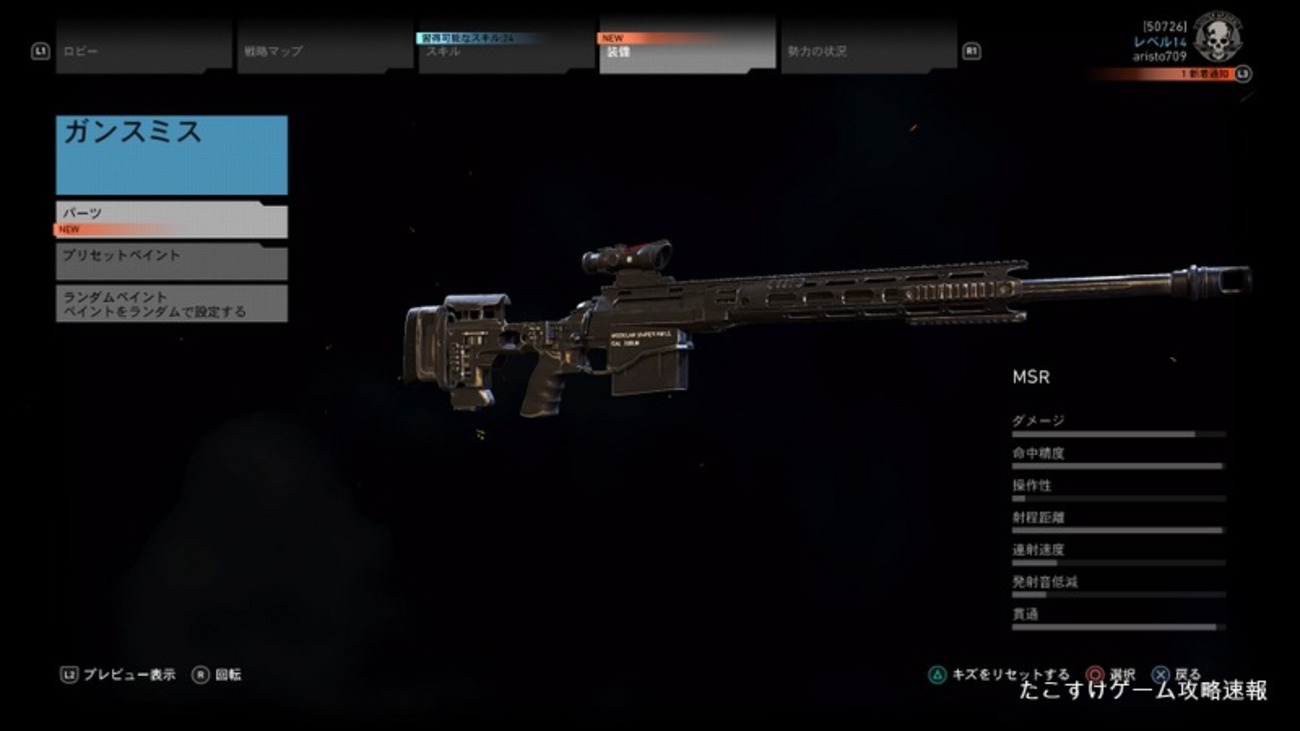Select the パーツ menu option
Screen dimensions: 1300x731
tap(170, 218)
